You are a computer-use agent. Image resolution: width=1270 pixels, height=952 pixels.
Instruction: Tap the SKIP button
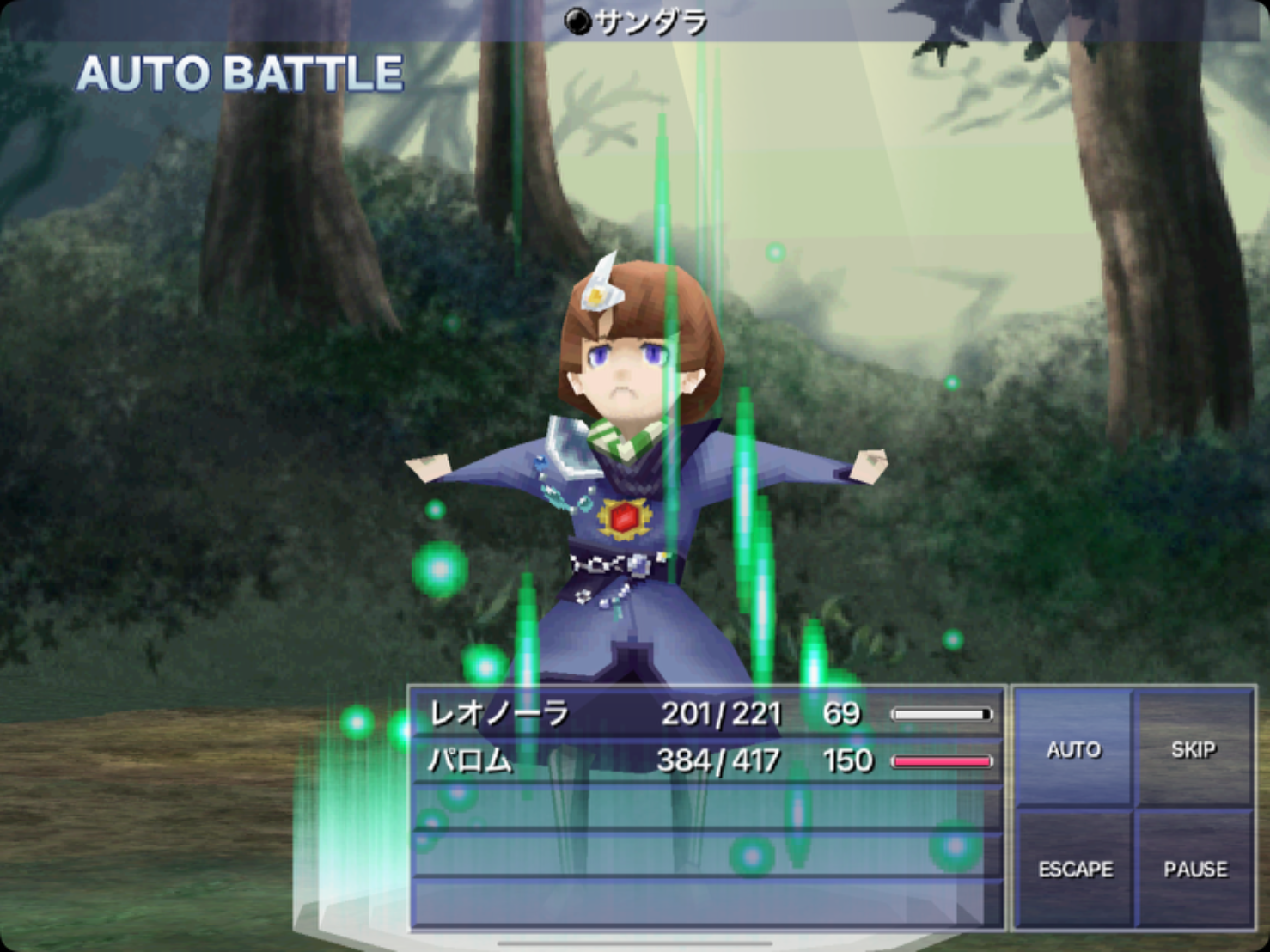point(1194,748)
